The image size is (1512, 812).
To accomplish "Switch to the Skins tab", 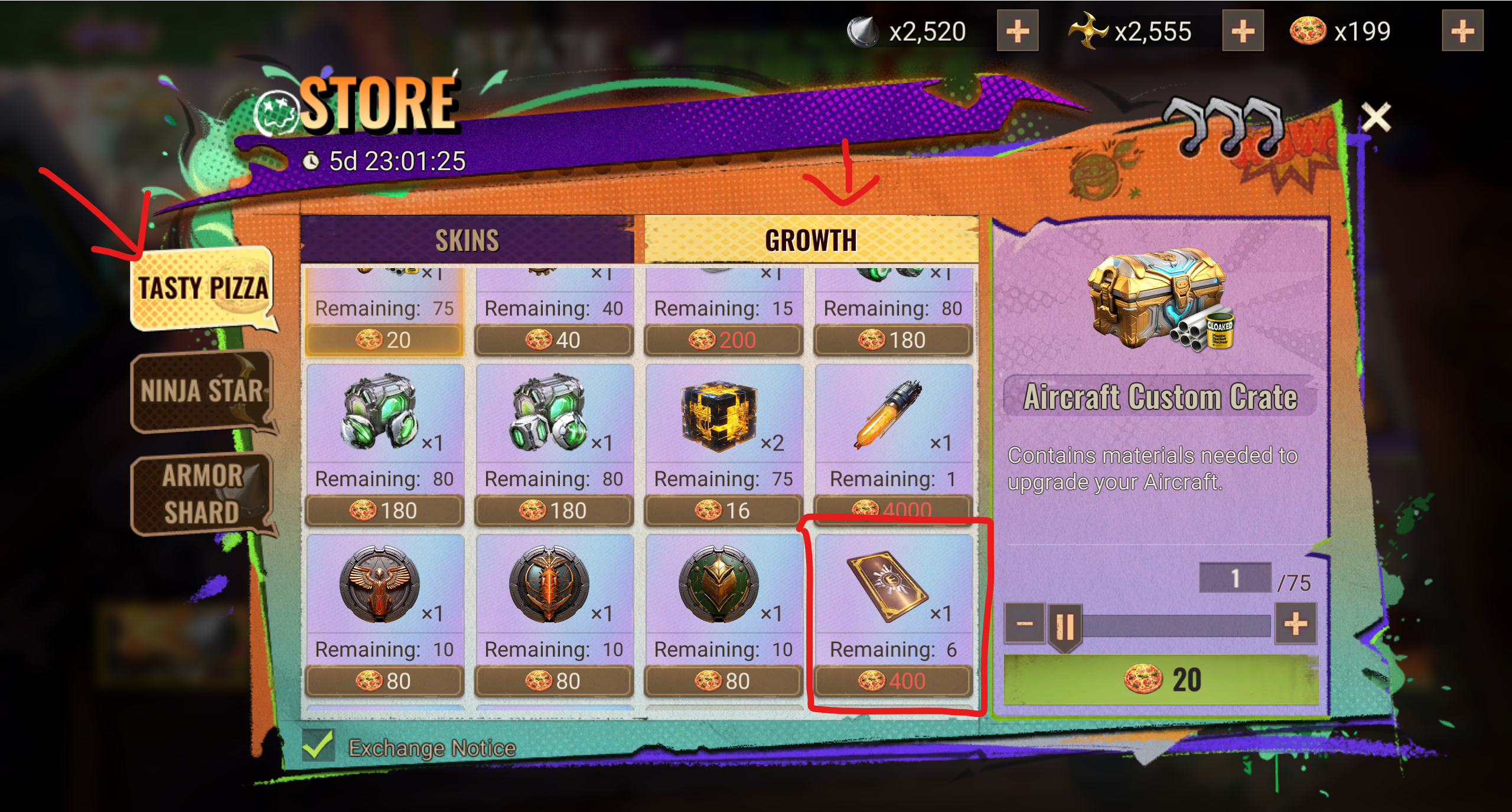I will point(467,240).
